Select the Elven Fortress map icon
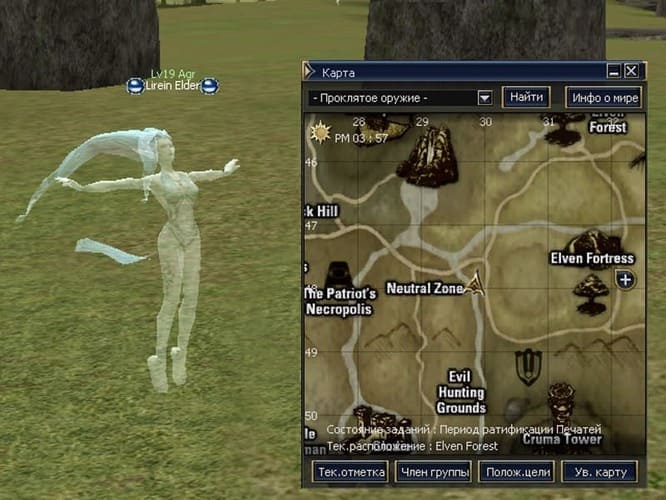666x500 pixels. [x=590, y=243]
